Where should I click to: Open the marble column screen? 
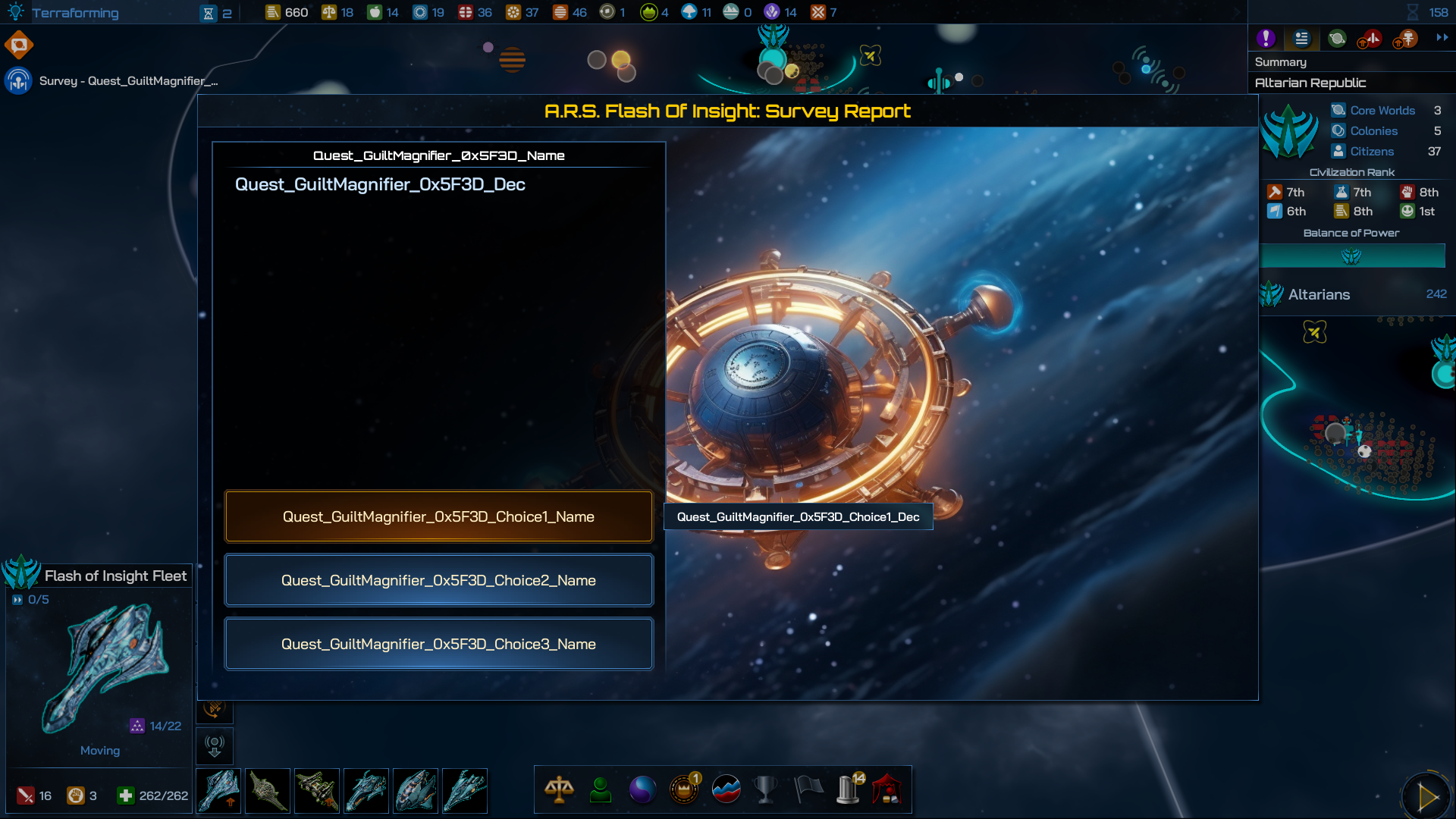(849, 789)
